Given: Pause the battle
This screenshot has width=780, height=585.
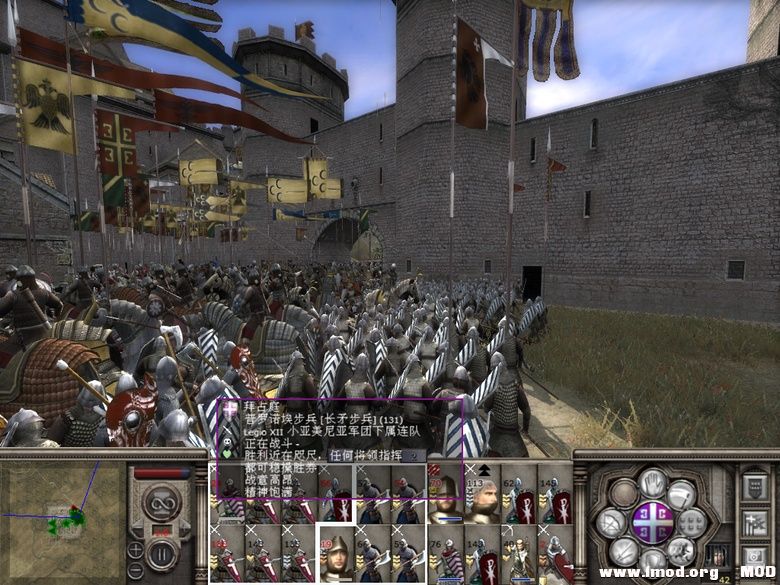Looking at the screenshot, I should coord(163,552).
